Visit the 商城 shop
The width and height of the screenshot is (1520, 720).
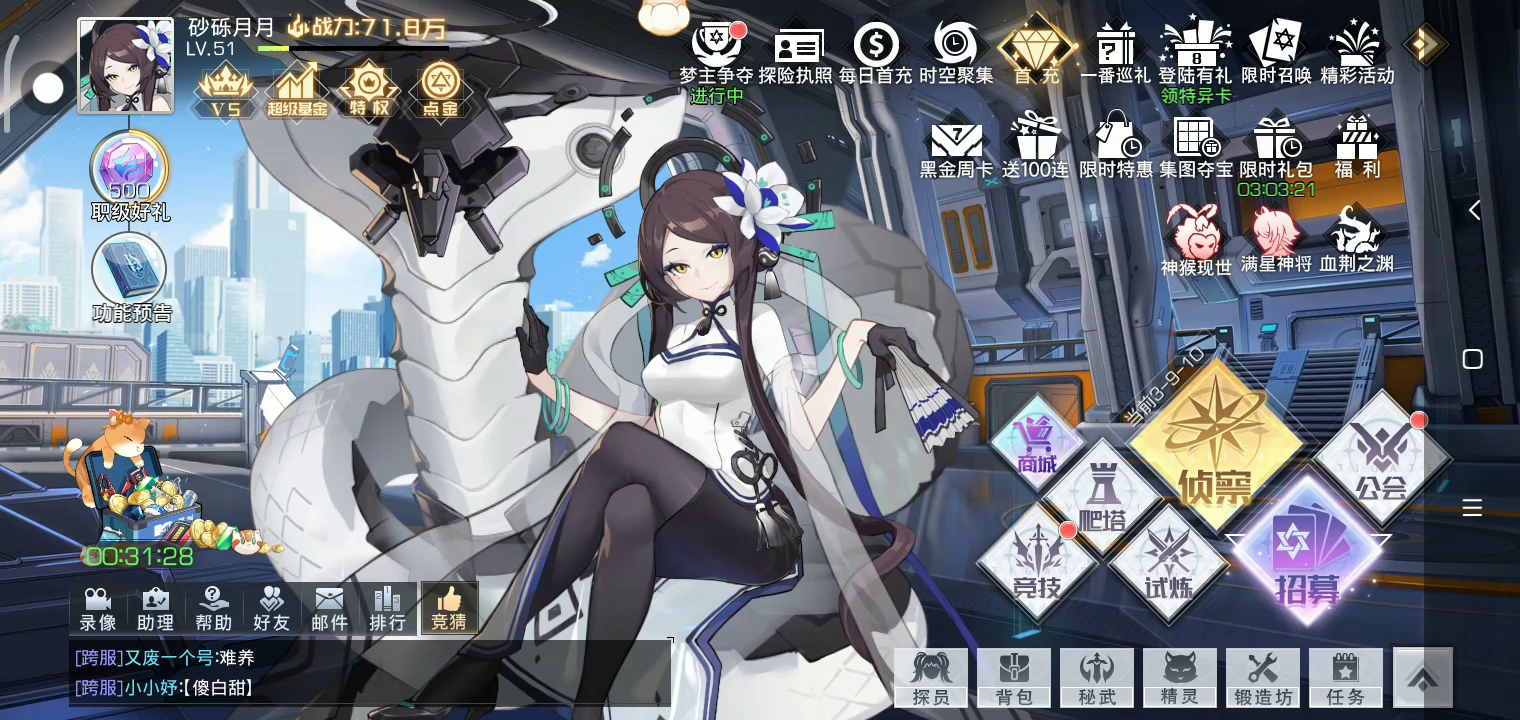click(x=1035, y=444)
